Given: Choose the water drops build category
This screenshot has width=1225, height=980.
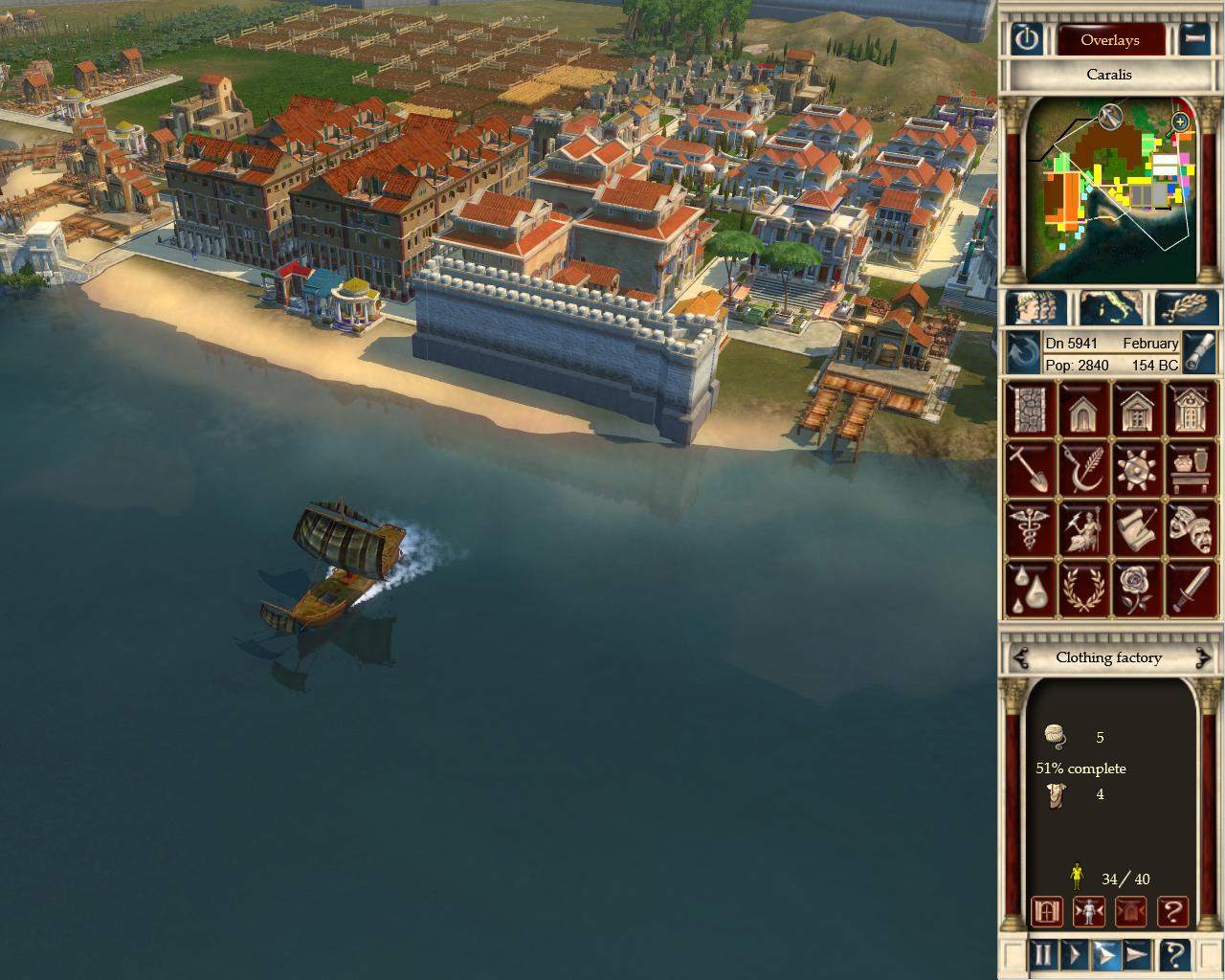Looking at the screenshot, I should click(x=1029, y=588).
